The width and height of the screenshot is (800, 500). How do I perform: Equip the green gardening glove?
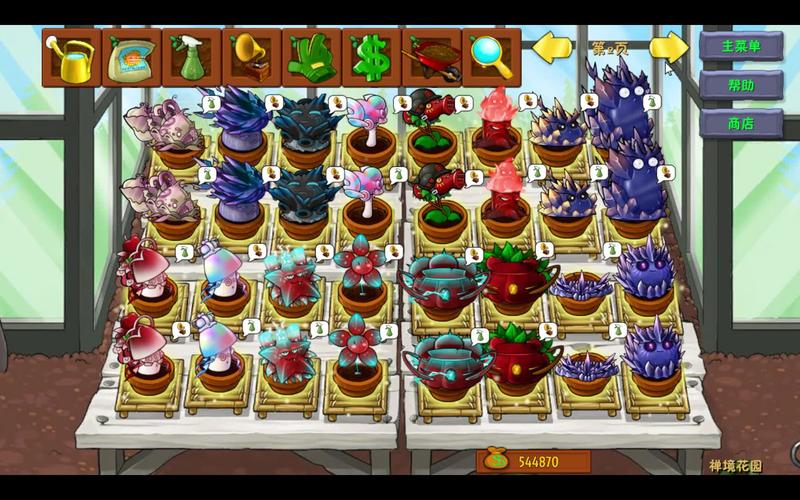coord(311,58)
